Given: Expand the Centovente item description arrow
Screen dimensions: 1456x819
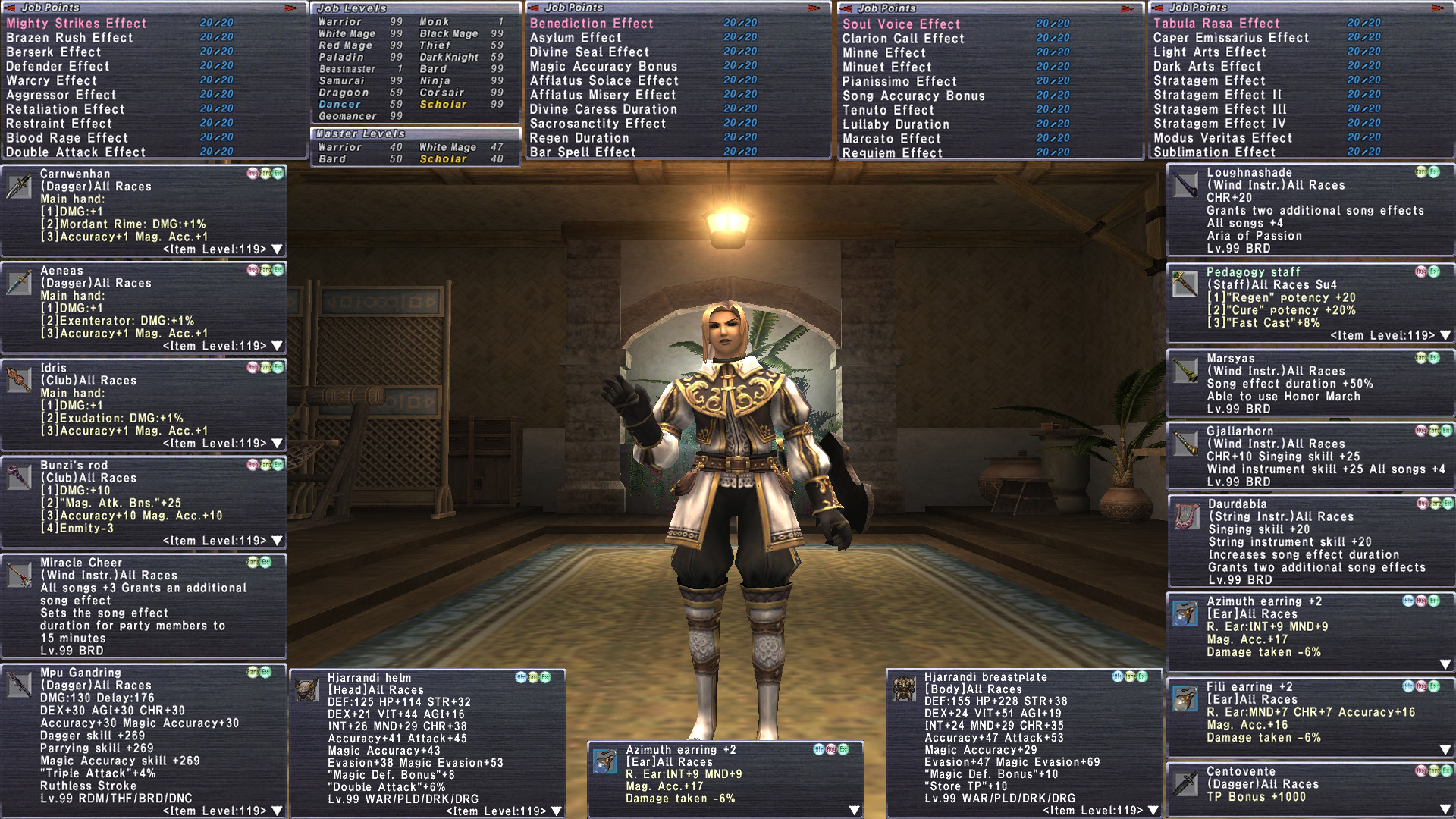Looking at the screenshot, I should (x=1445, y=809).
